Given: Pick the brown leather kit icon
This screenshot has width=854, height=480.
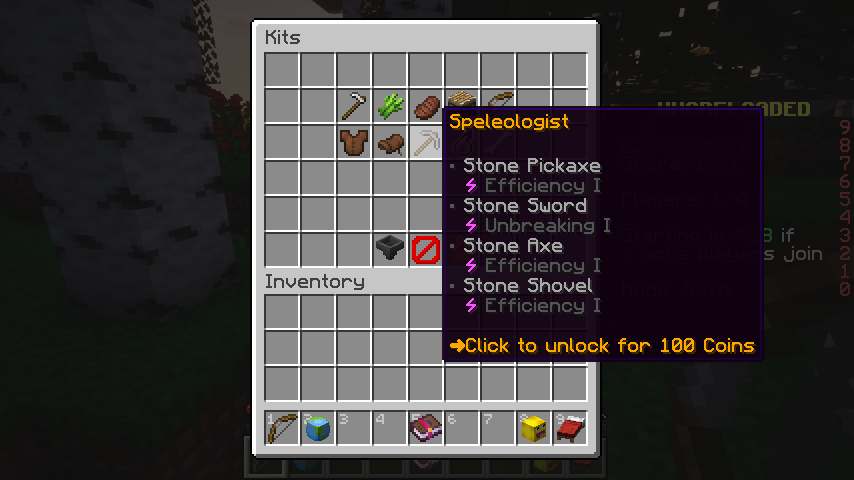Looking at the screenshot, I should 426,106.
